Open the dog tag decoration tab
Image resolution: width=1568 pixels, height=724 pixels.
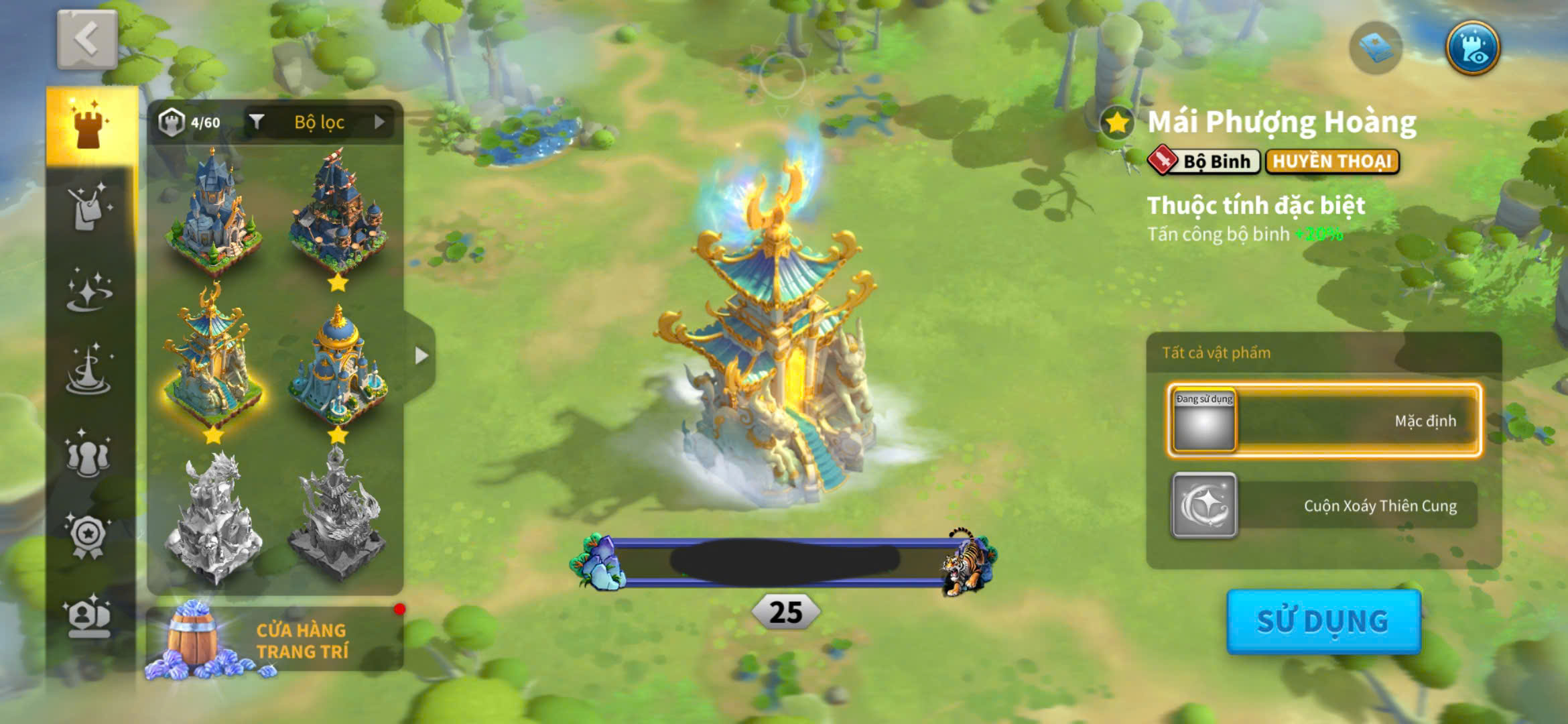pyautogui.click(x=90, y=207)
